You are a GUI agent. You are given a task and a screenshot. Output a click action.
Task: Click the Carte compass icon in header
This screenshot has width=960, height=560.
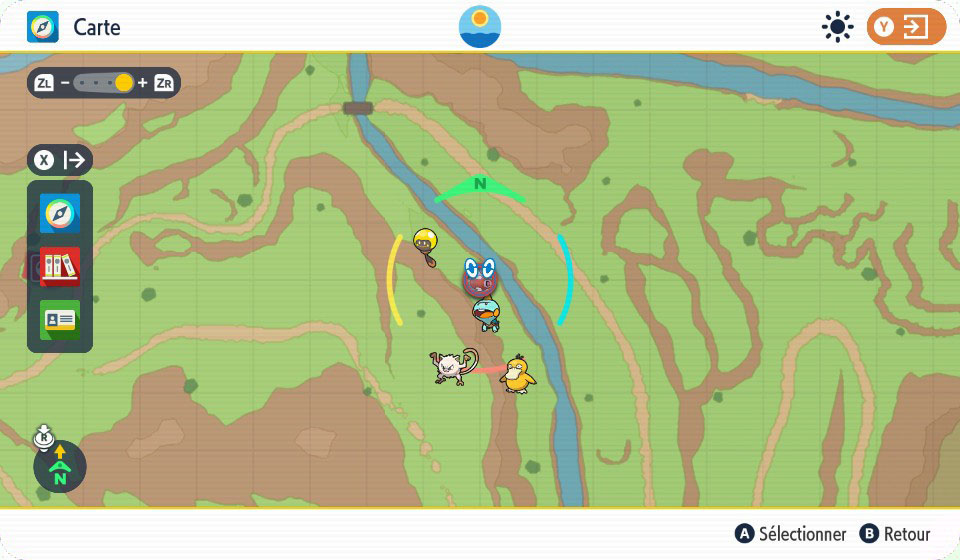(x=43, y=27)
